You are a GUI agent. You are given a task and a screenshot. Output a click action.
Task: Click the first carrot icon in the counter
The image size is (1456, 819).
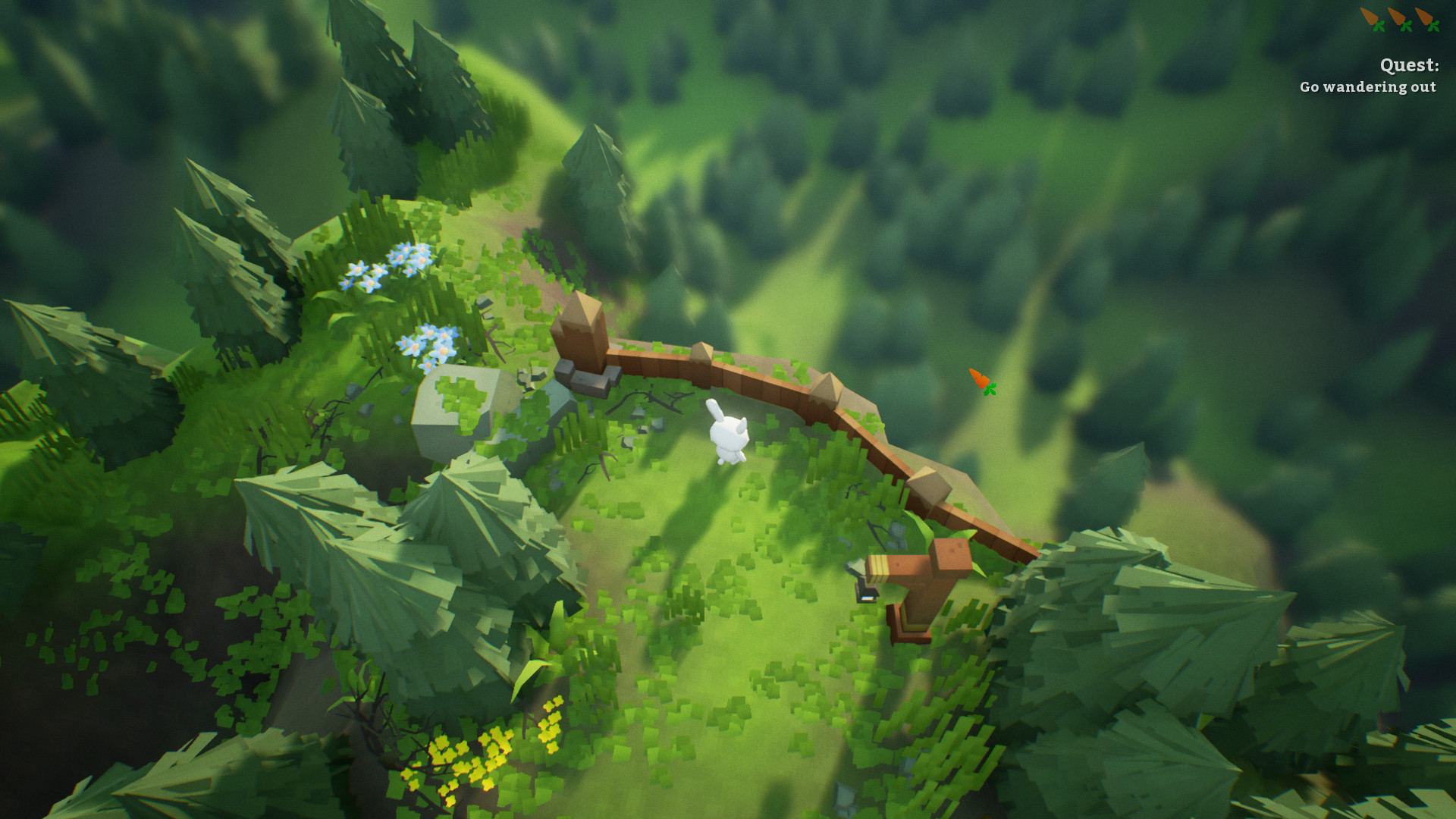pyautogui.click(x=1370, y=17)
